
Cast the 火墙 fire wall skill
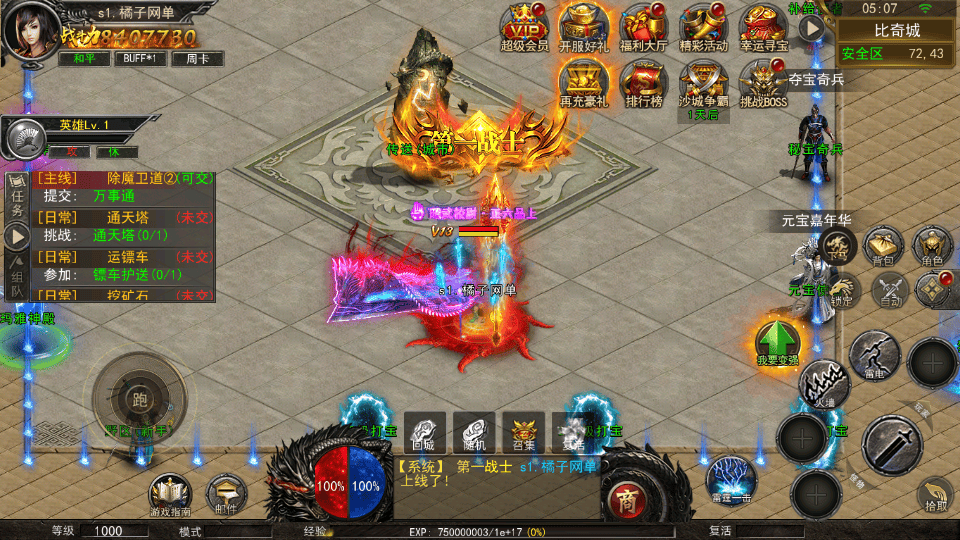pyautogui.click(x=823, y=384)
